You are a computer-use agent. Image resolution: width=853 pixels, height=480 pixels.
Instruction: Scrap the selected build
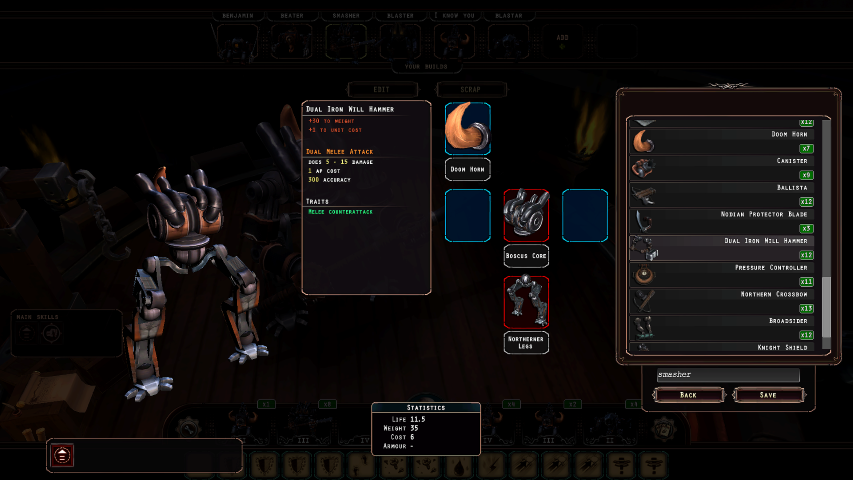pos(471,89)
